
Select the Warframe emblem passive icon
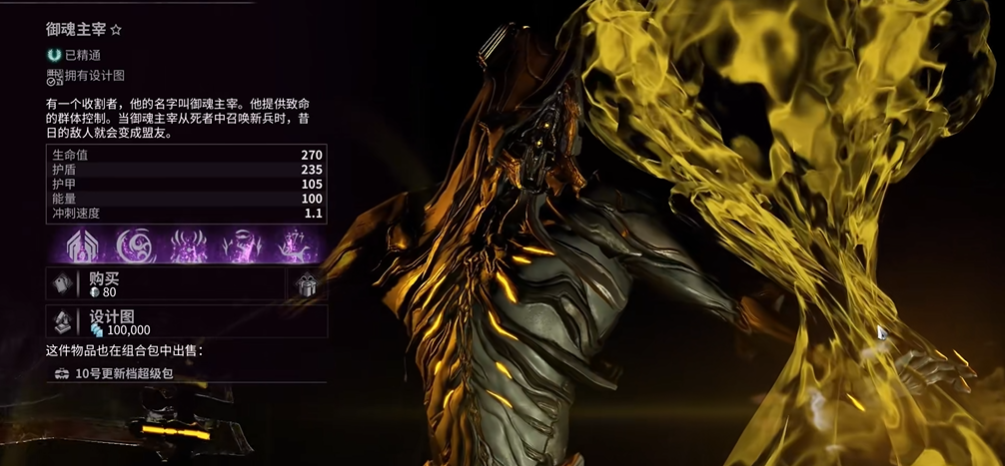pyautogui.click(x=79, y=245)
